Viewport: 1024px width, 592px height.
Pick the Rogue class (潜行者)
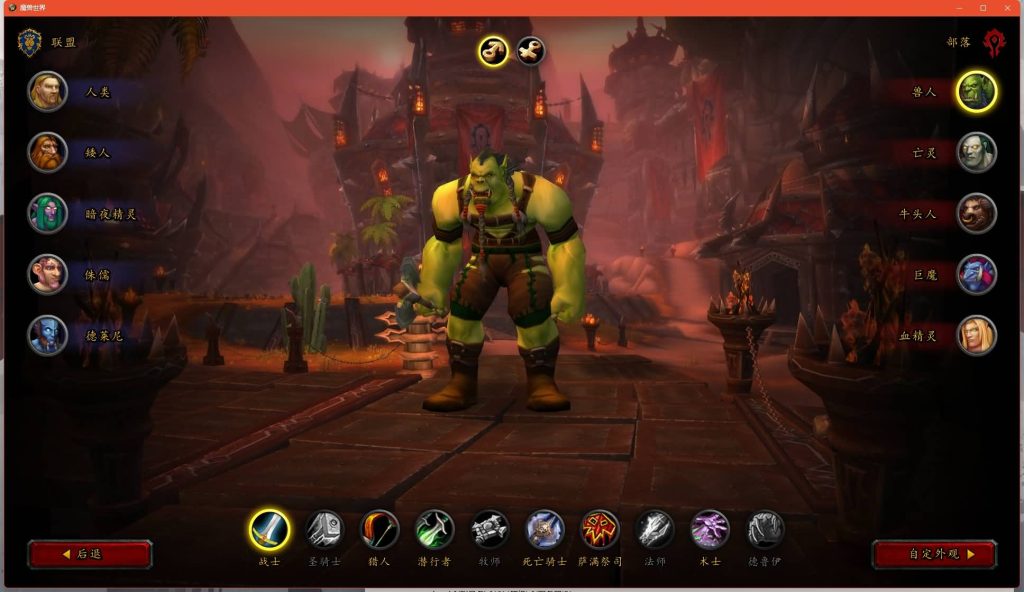[435, 530]
